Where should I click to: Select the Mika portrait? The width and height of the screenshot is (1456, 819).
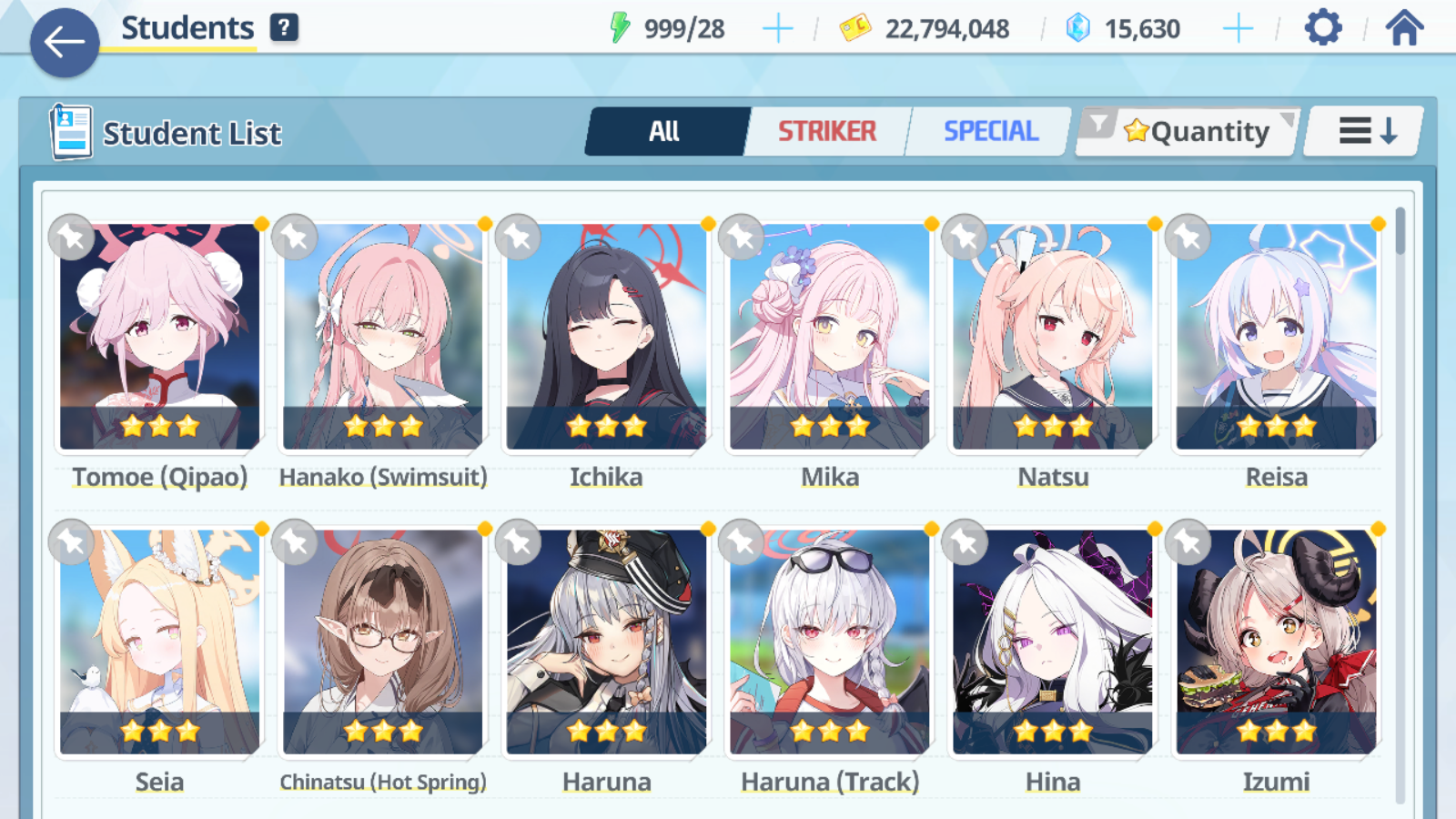point(830,337)
